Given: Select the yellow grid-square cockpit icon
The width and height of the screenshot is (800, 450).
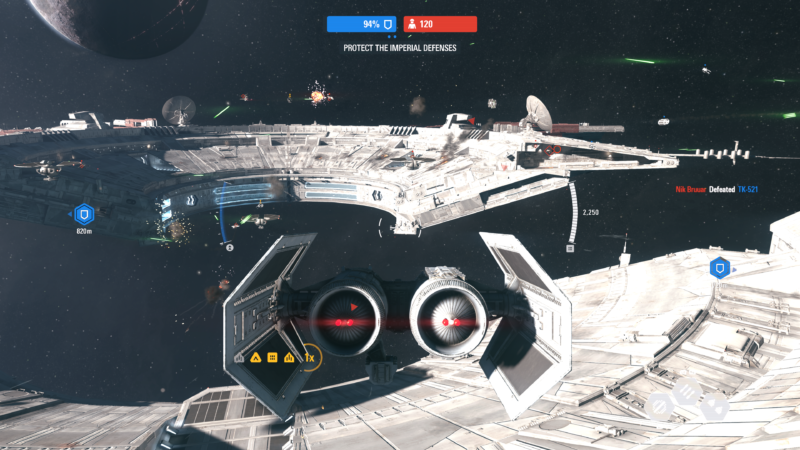Looking at the screenshot, I should (272, 357).
